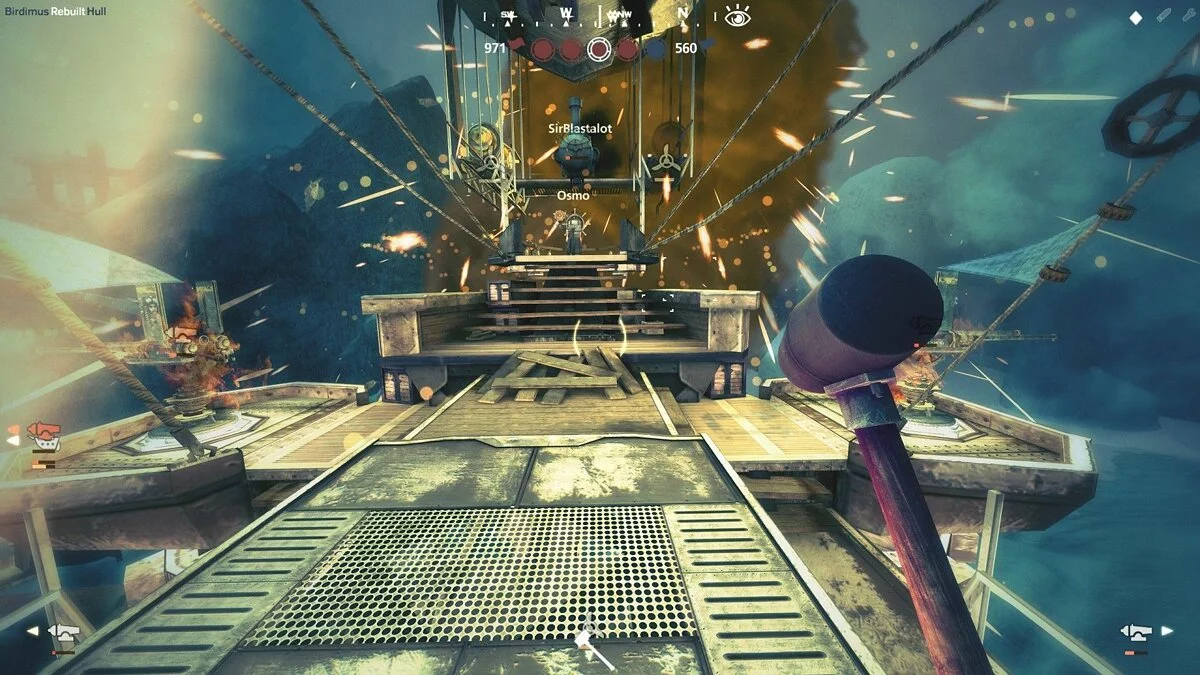The width and height of the screenshot is (1200, 675).
Task: Select the bottom-right white gun indicator
Action: [x=1135, y=632]
